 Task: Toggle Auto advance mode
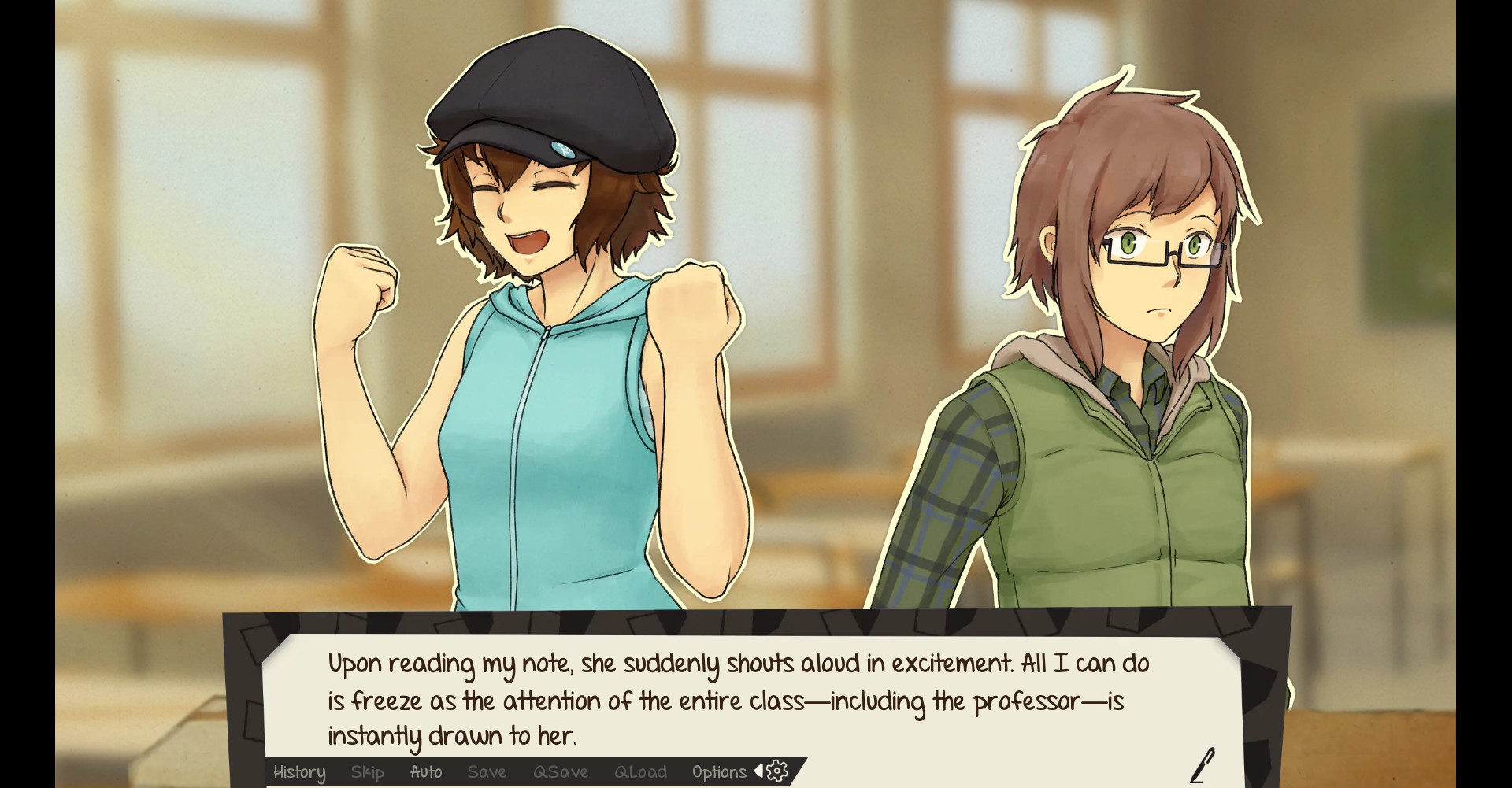[426, 772]
